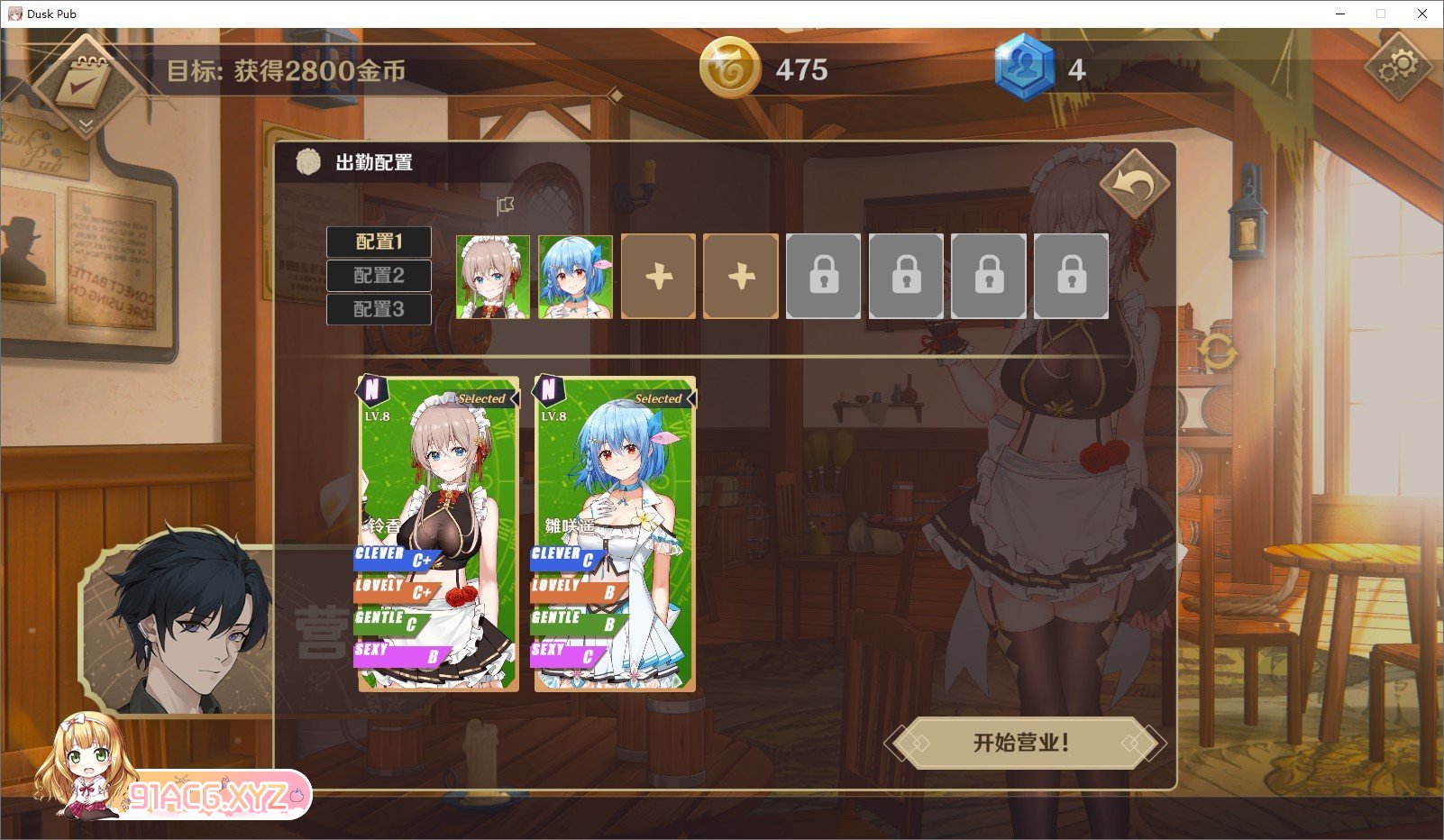This screenshot has width=1444, height=840.
Task: Click the small flag icon above character slots
Action: [505, 205]
